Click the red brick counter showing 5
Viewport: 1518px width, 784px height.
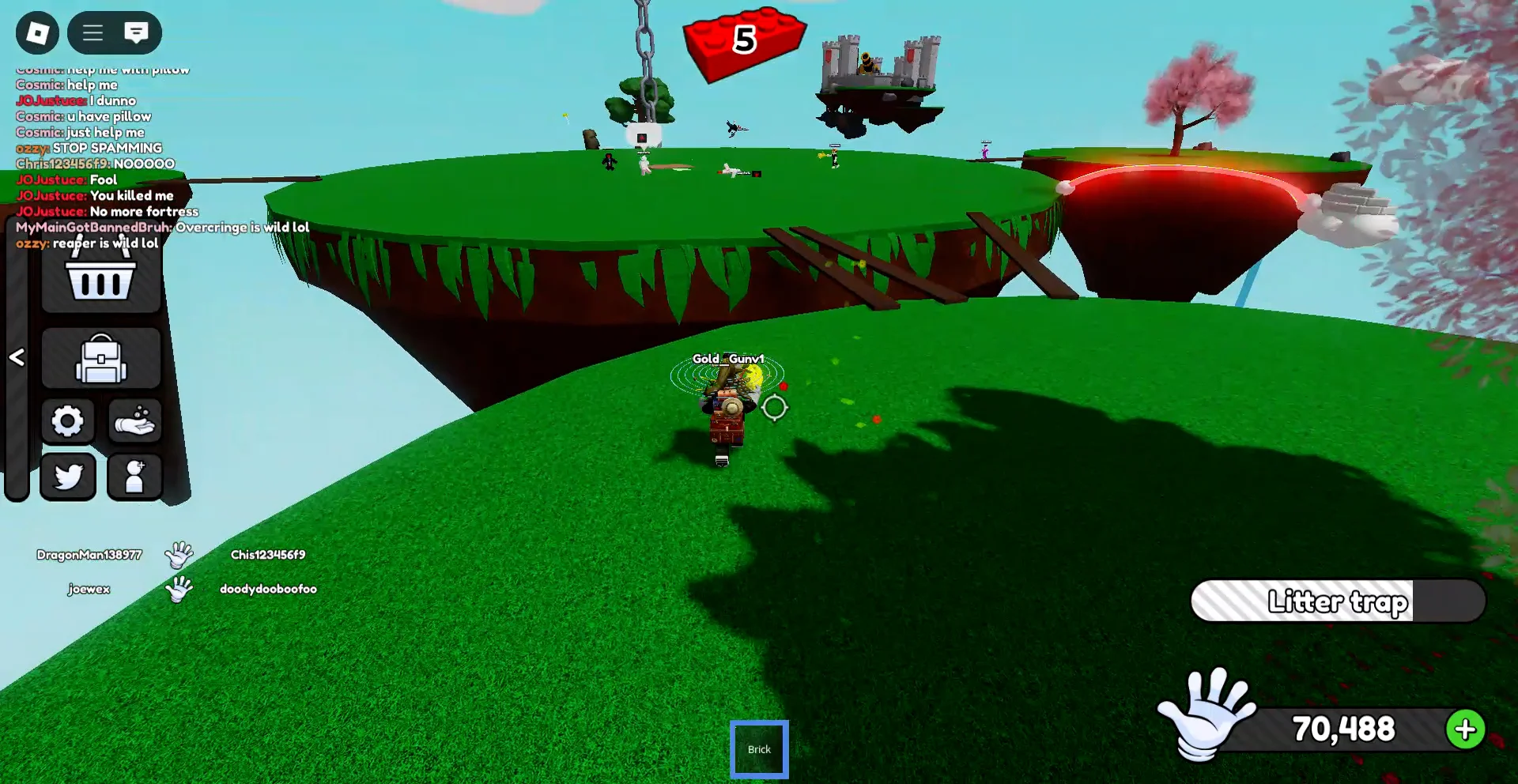tap(743, 41)
